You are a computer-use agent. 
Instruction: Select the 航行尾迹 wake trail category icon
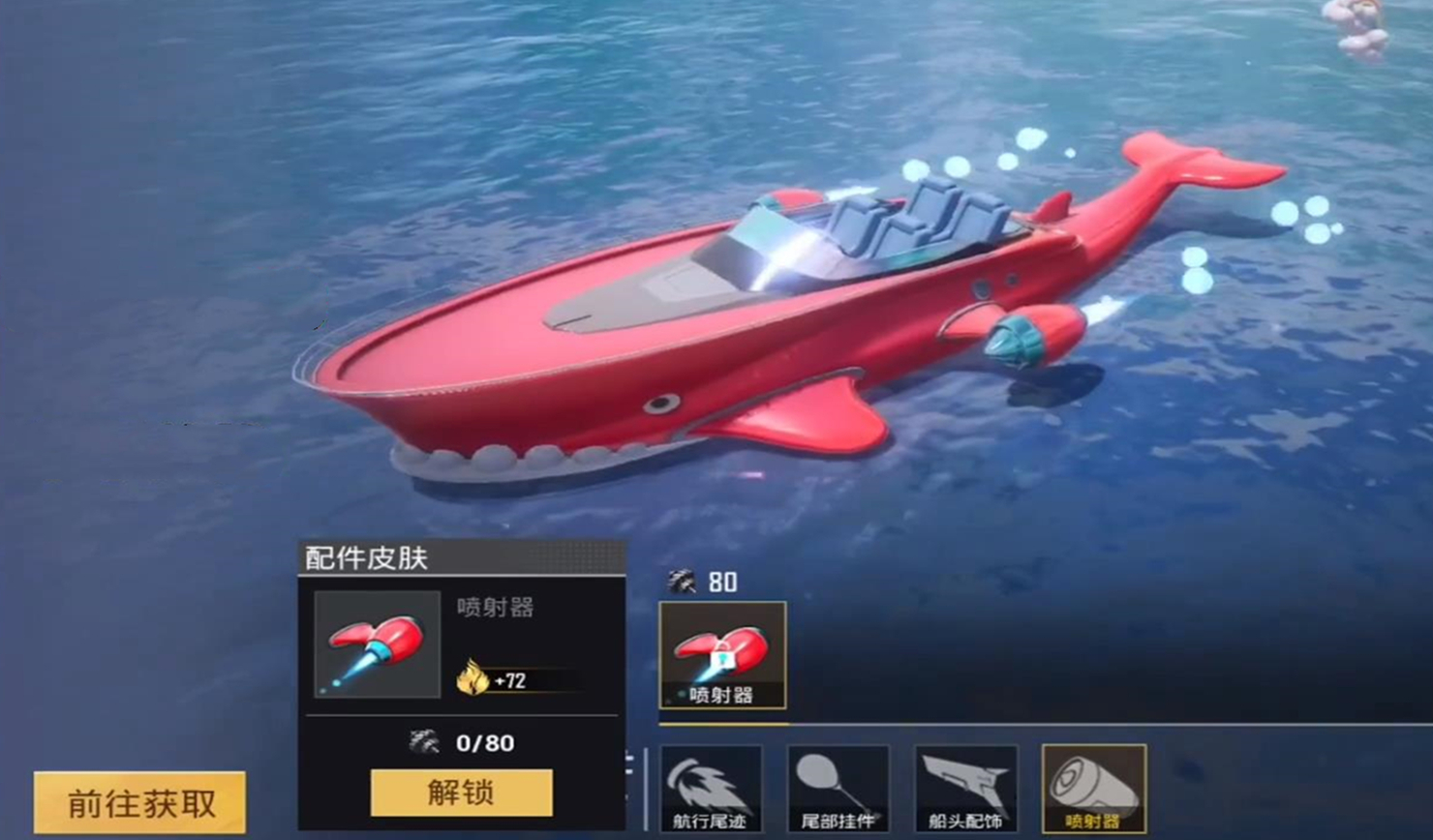(x=712, y=789)
